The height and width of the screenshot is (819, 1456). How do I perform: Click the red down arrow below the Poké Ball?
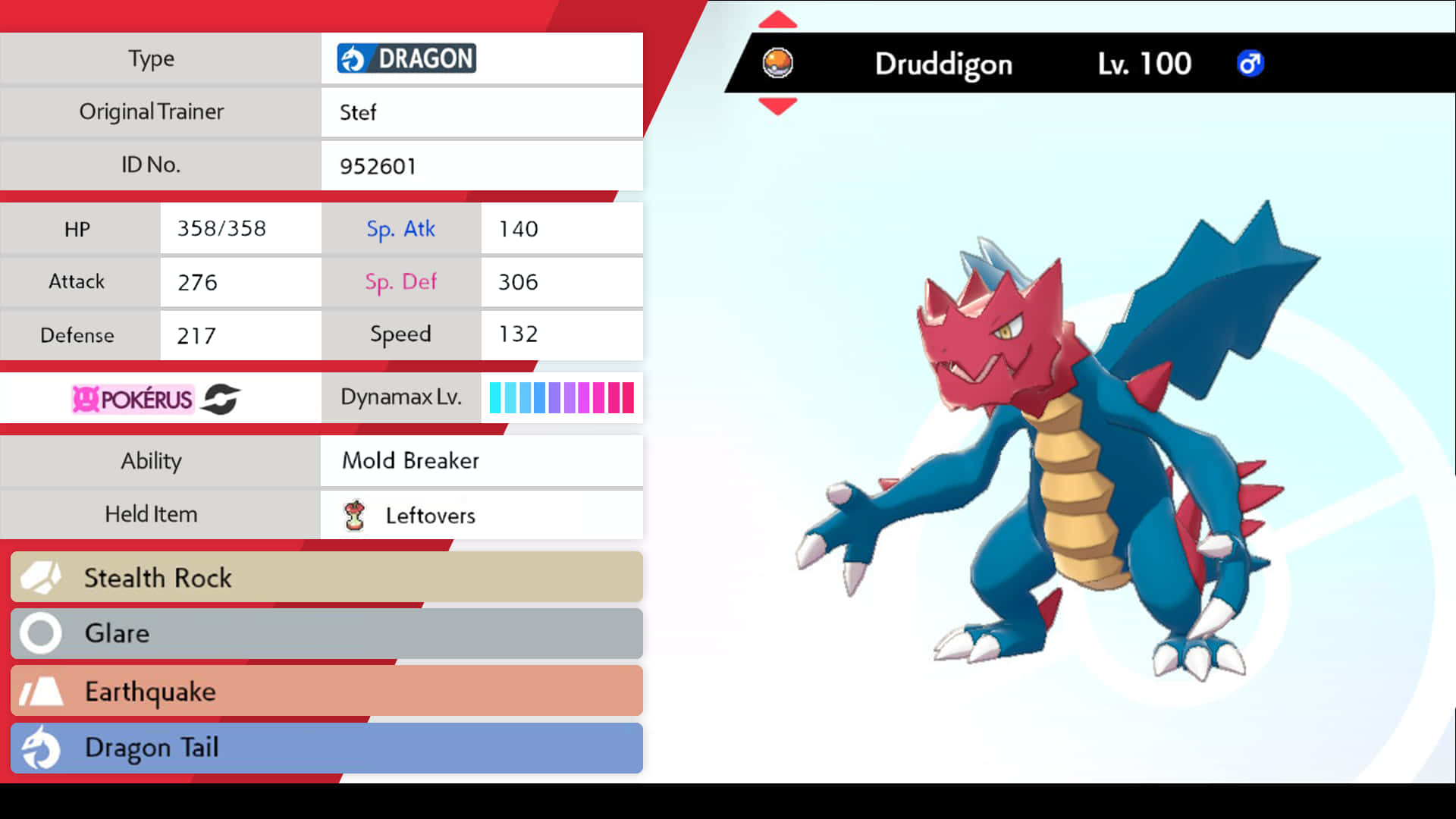tap(777, 106)
